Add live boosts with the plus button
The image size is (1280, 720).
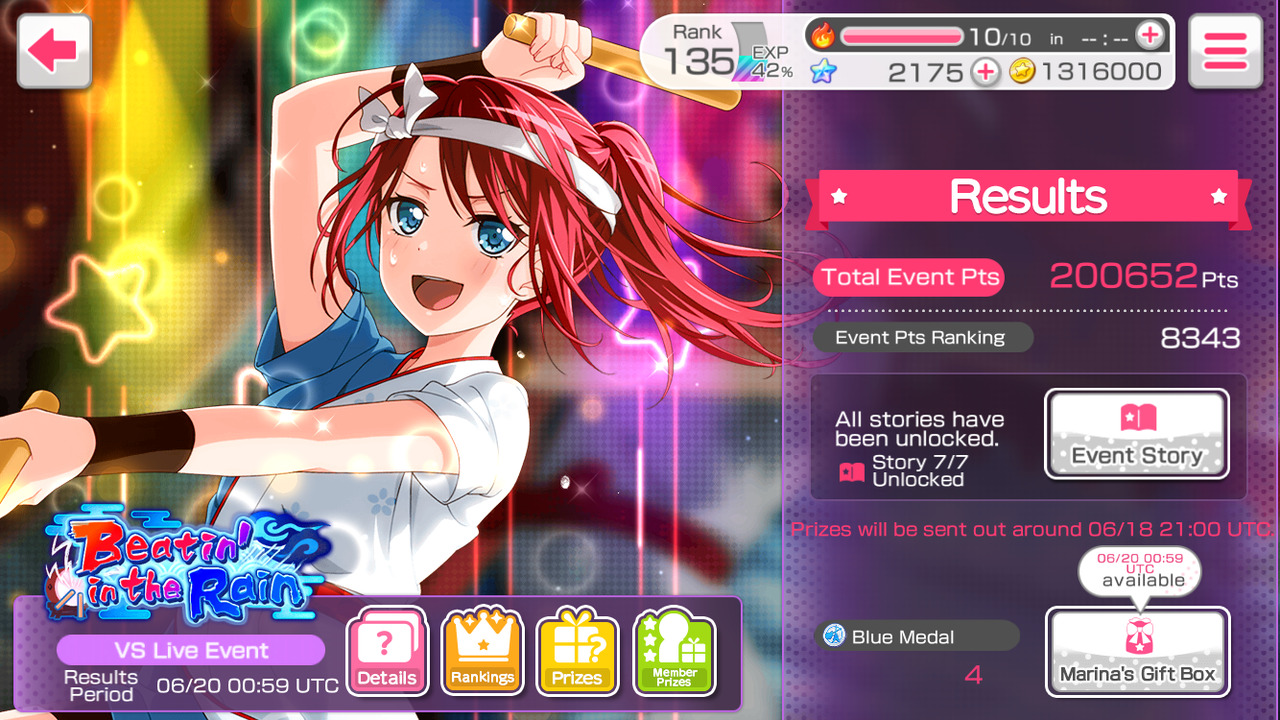click(1150, 37)
